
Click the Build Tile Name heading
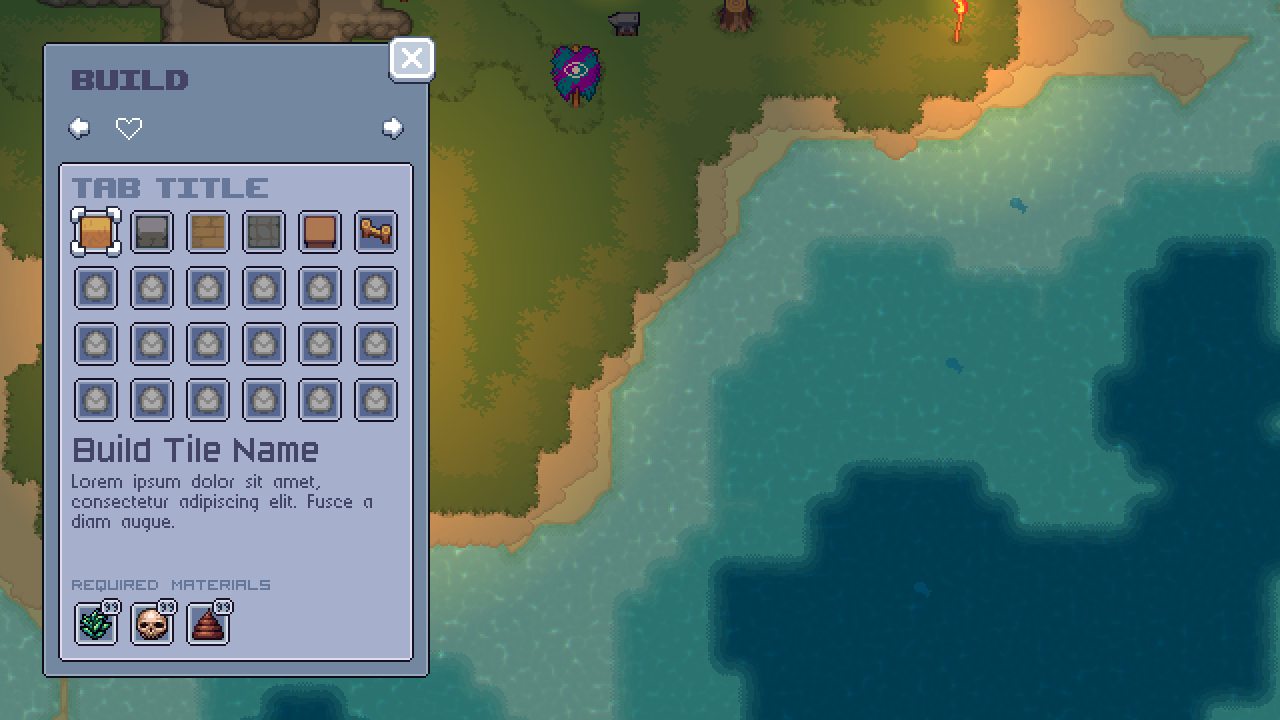pos(196,450)
